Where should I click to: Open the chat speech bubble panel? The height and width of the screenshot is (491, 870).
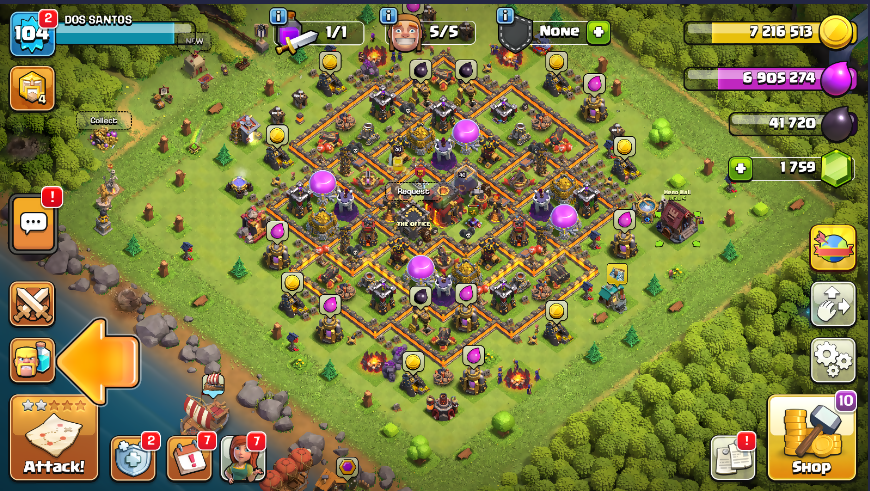click(x=32, y=224)
